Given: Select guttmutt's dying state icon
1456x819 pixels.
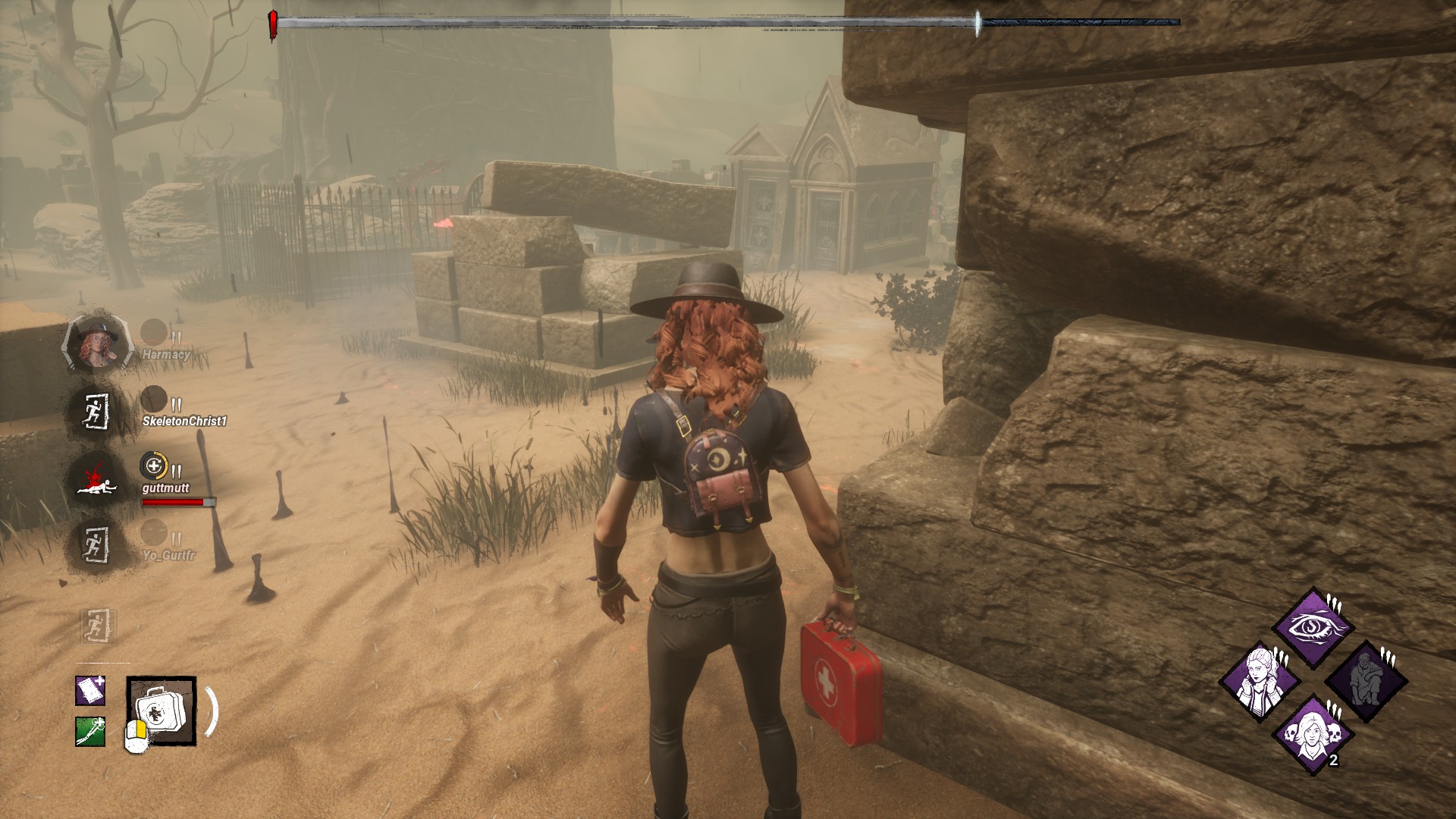Looking at the screenshot, I should [96, 479].
